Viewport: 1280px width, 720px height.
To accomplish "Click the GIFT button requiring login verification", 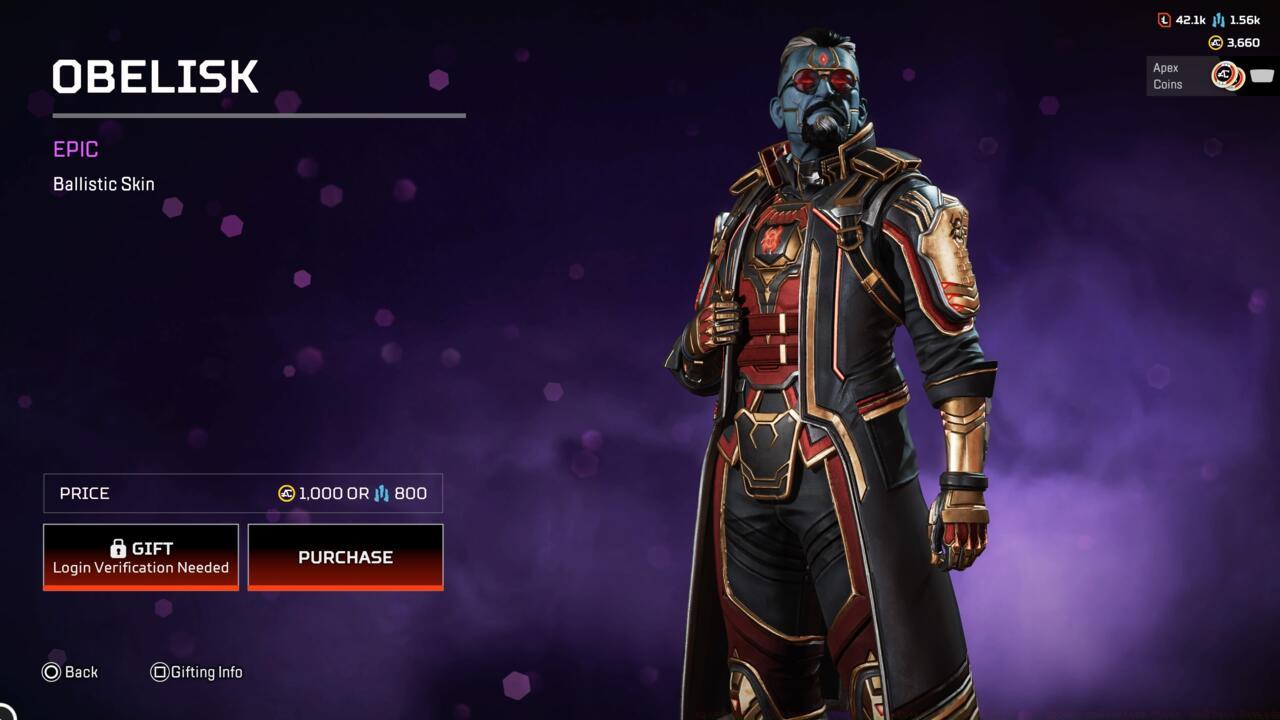I will point(140,556).
